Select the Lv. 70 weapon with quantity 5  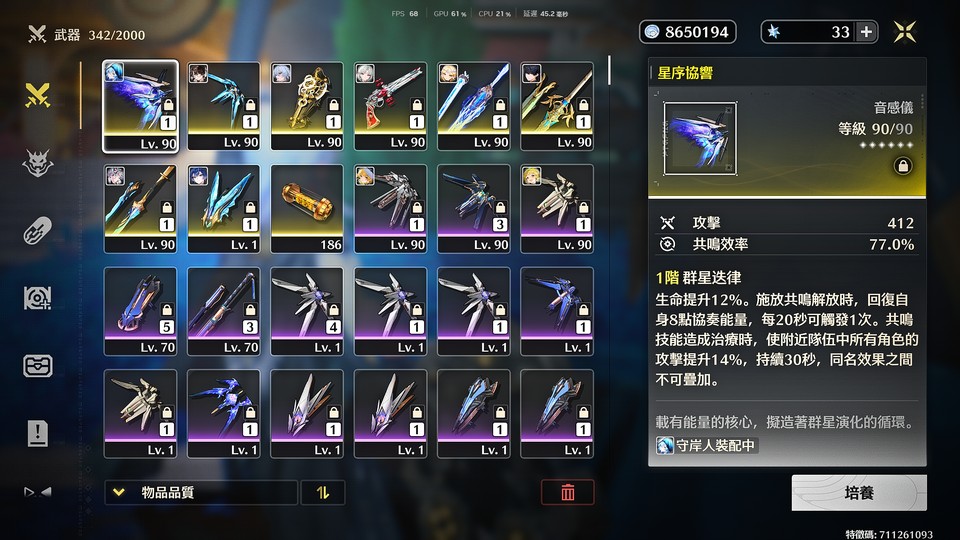coord(140,311)
